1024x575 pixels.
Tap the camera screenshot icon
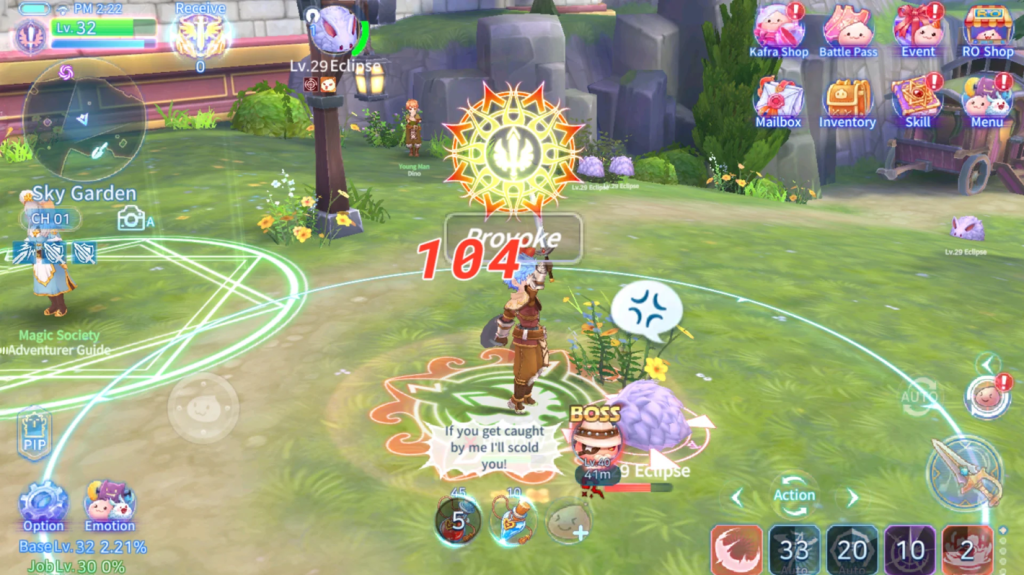click(130, 218)
